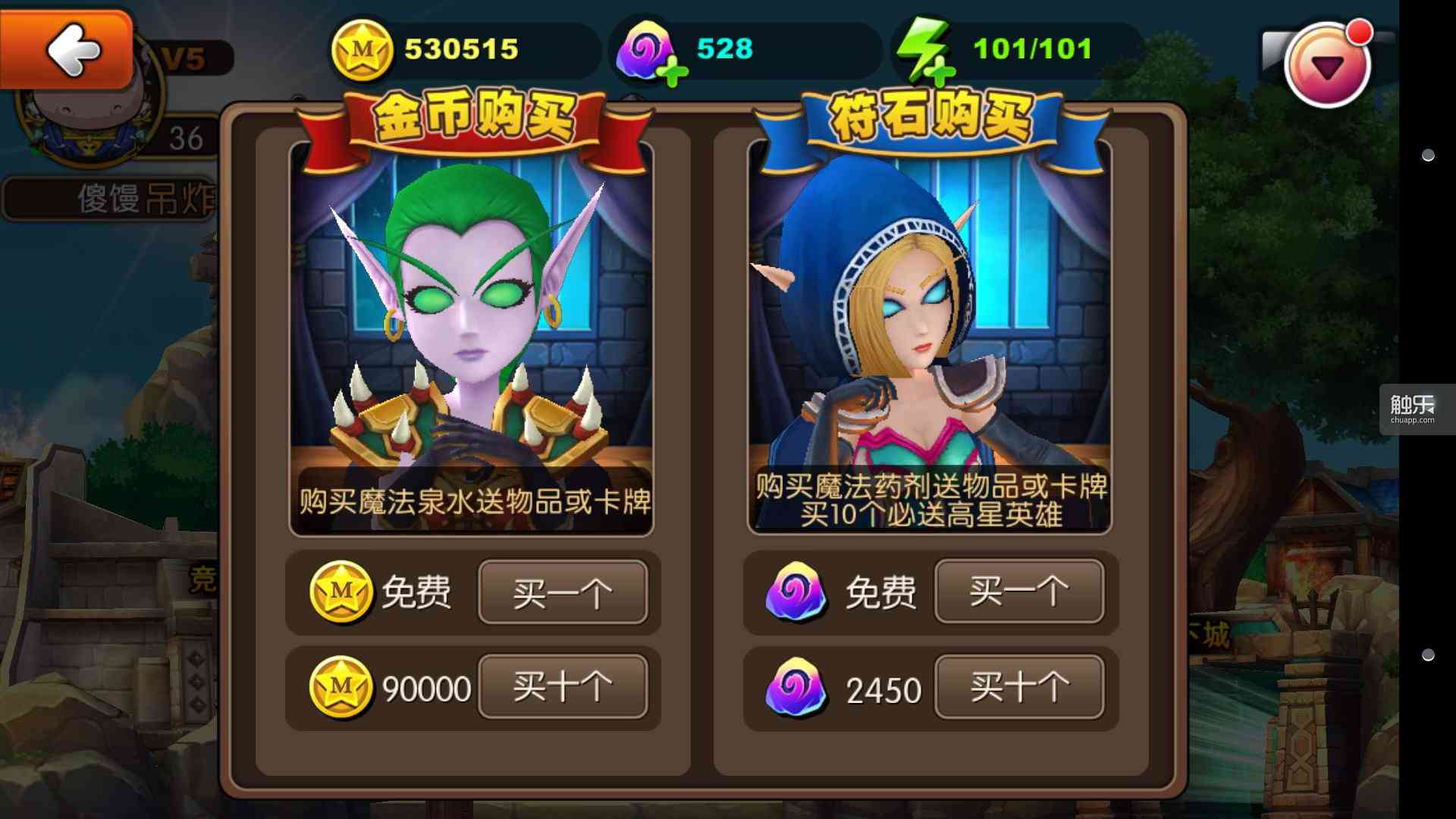Click the gold coin icon next to 免费 price
The width and height of the screenshot is (1456, 819).
[x=343, y=593]
